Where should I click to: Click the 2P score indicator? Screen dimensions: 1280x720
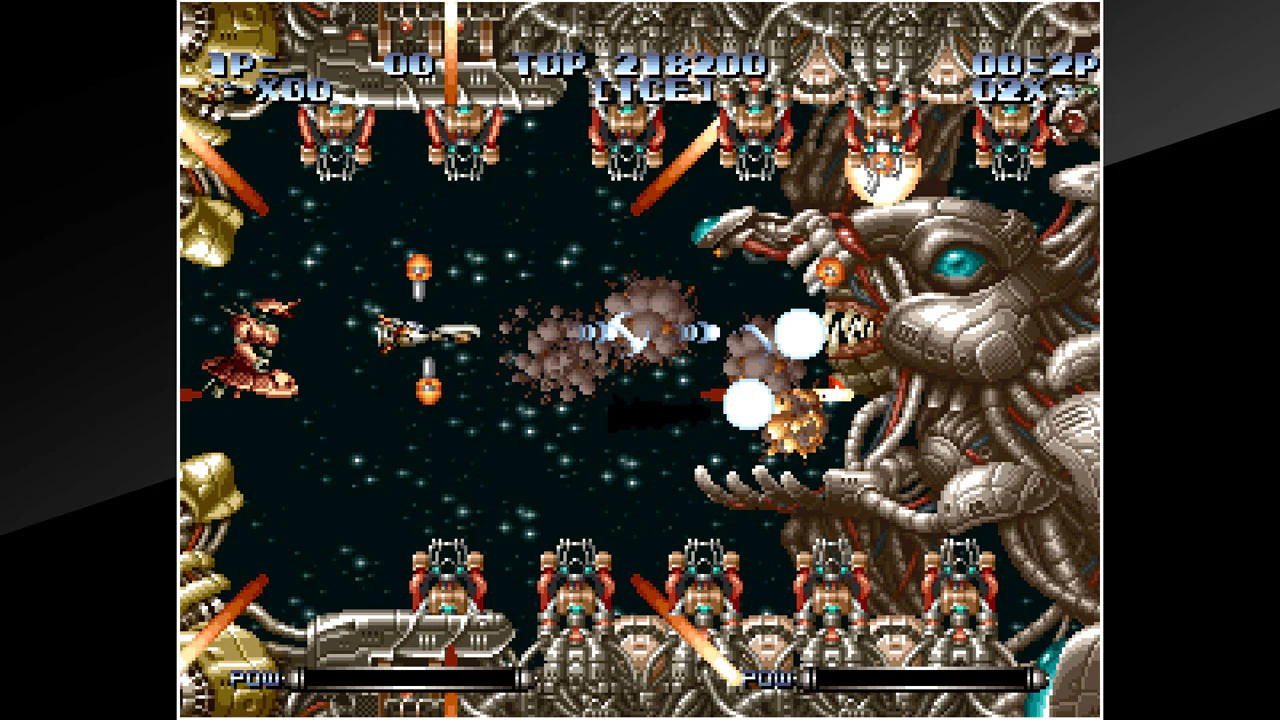tap(1072, 62)
